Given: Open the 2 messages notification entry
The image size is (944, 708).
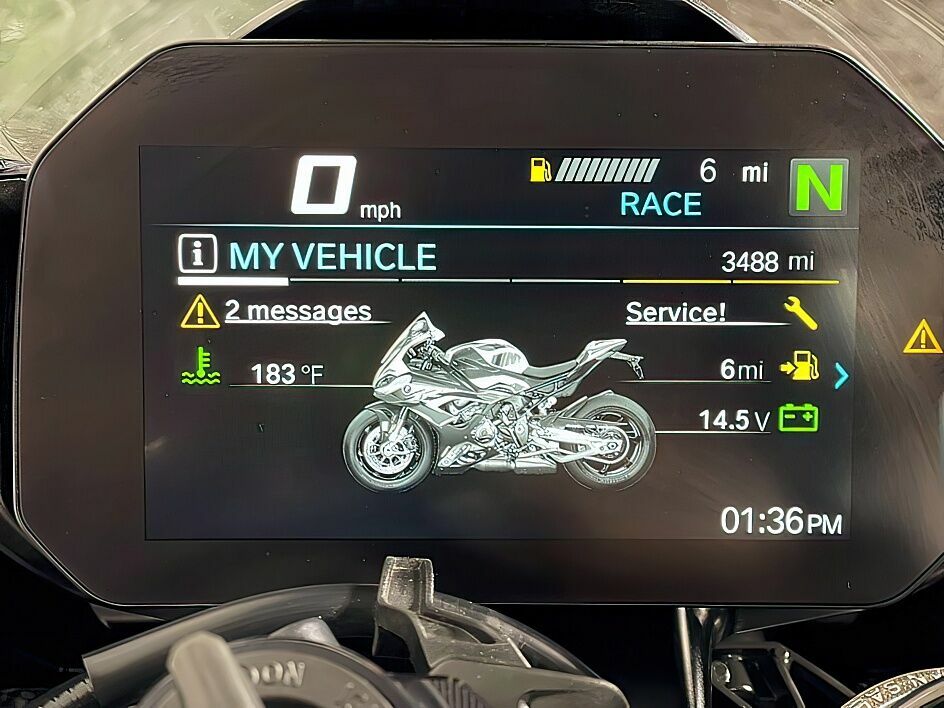Looking at the screenshot, I should (297, 311).
